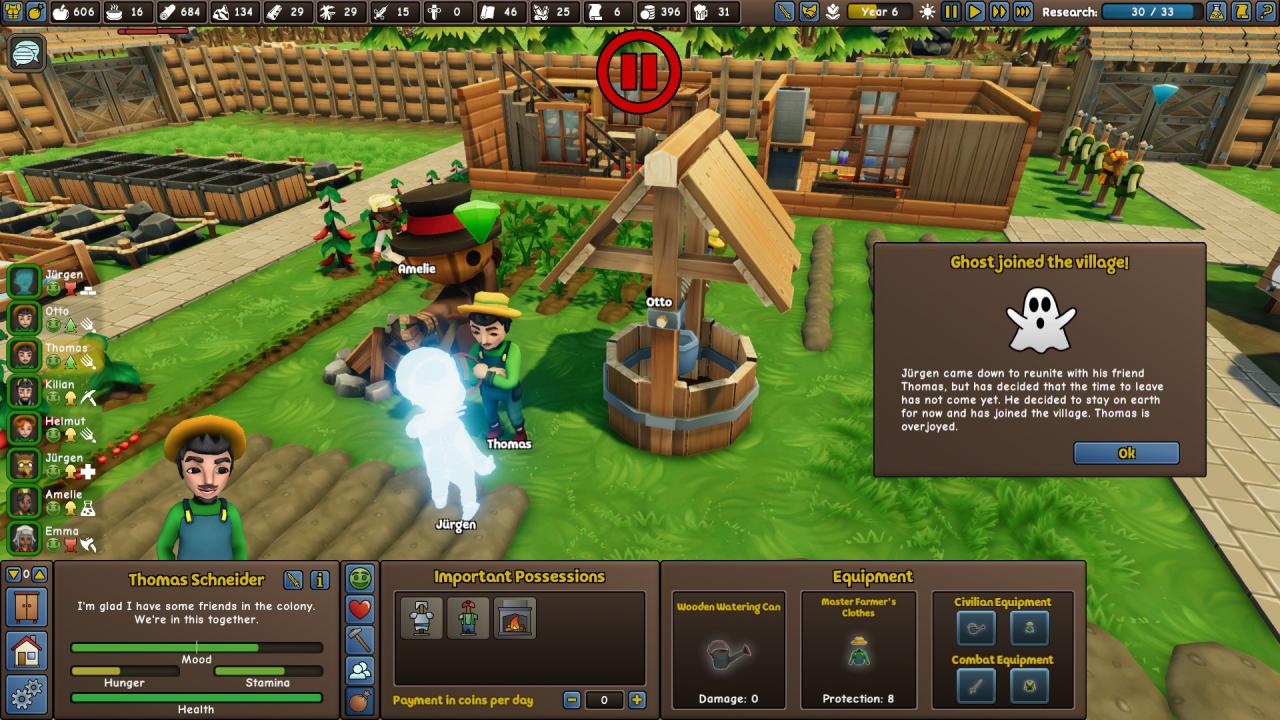
Task: Open the help question mark
Action: pos(1266,12)
